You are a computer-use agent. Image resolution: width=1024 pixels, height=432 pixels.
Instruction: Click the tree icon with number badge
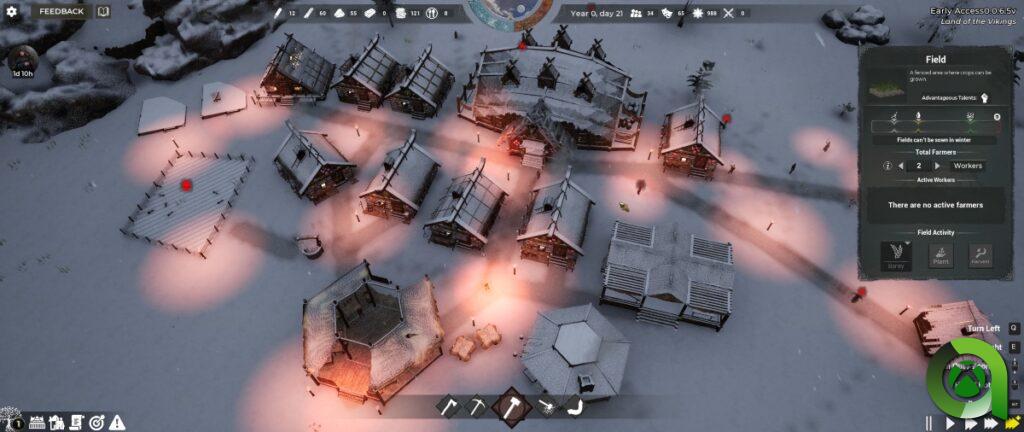[10, 421]
